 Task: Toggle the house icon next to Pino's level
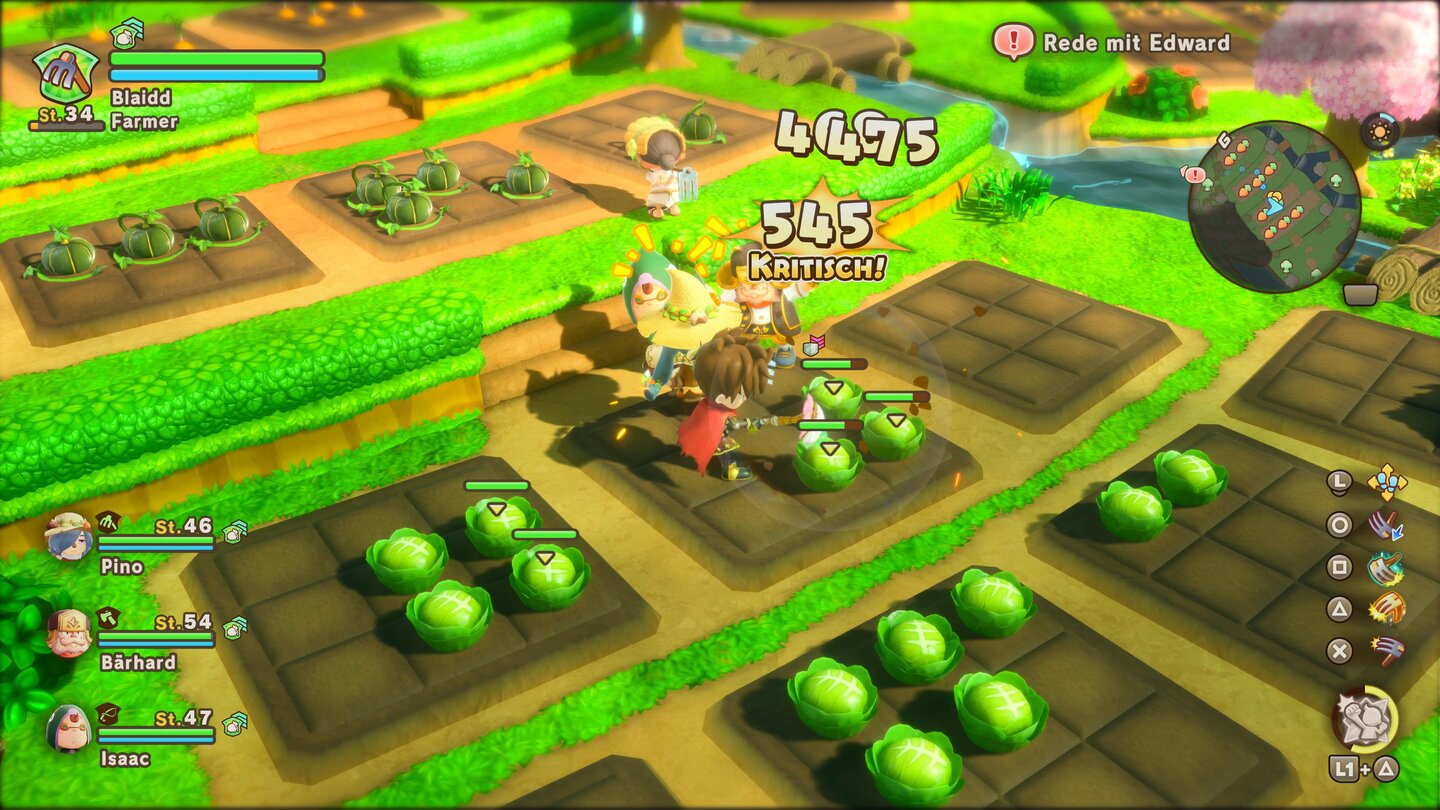pos(230,533)
